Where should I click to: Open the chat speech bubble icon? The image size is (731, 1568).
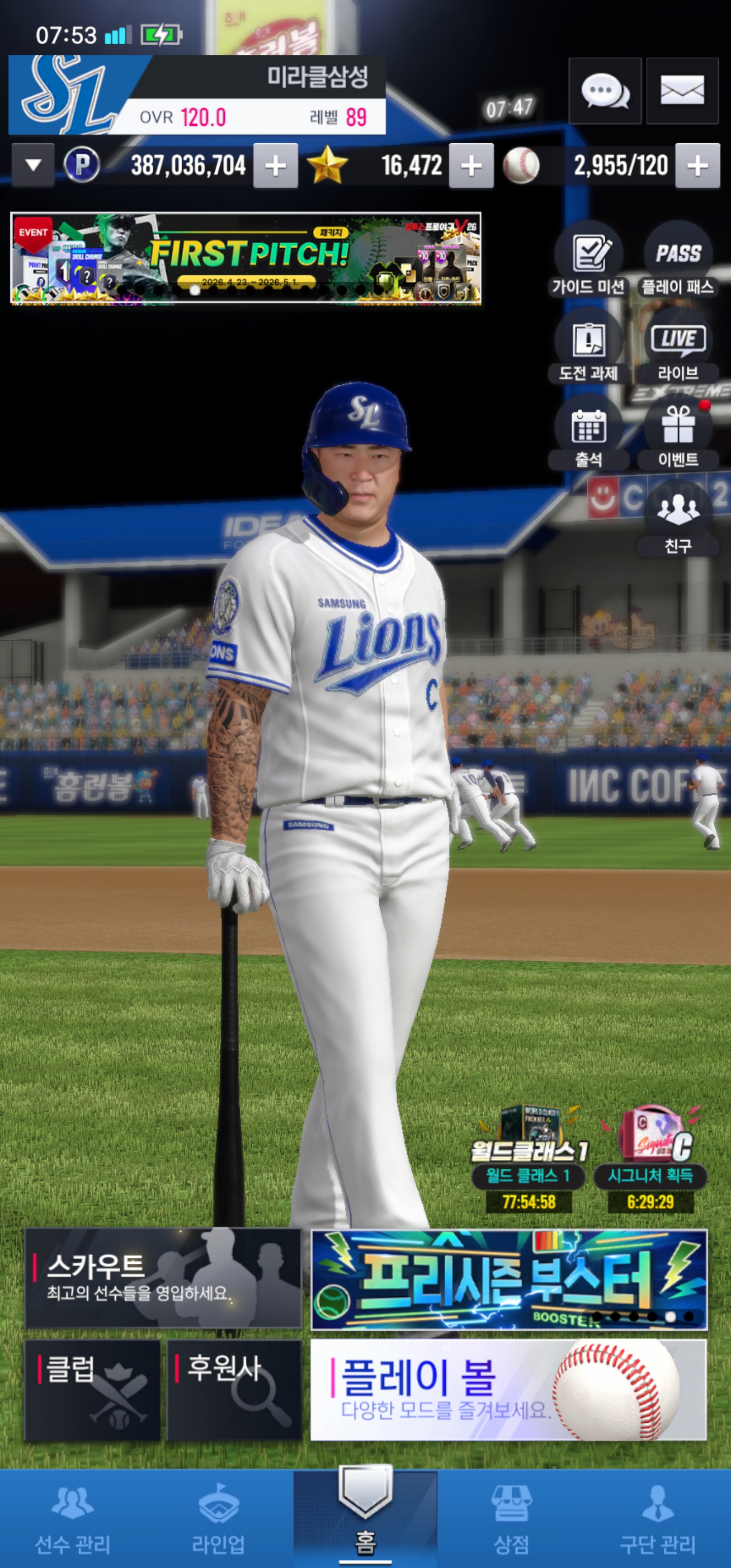pos(605,91)
